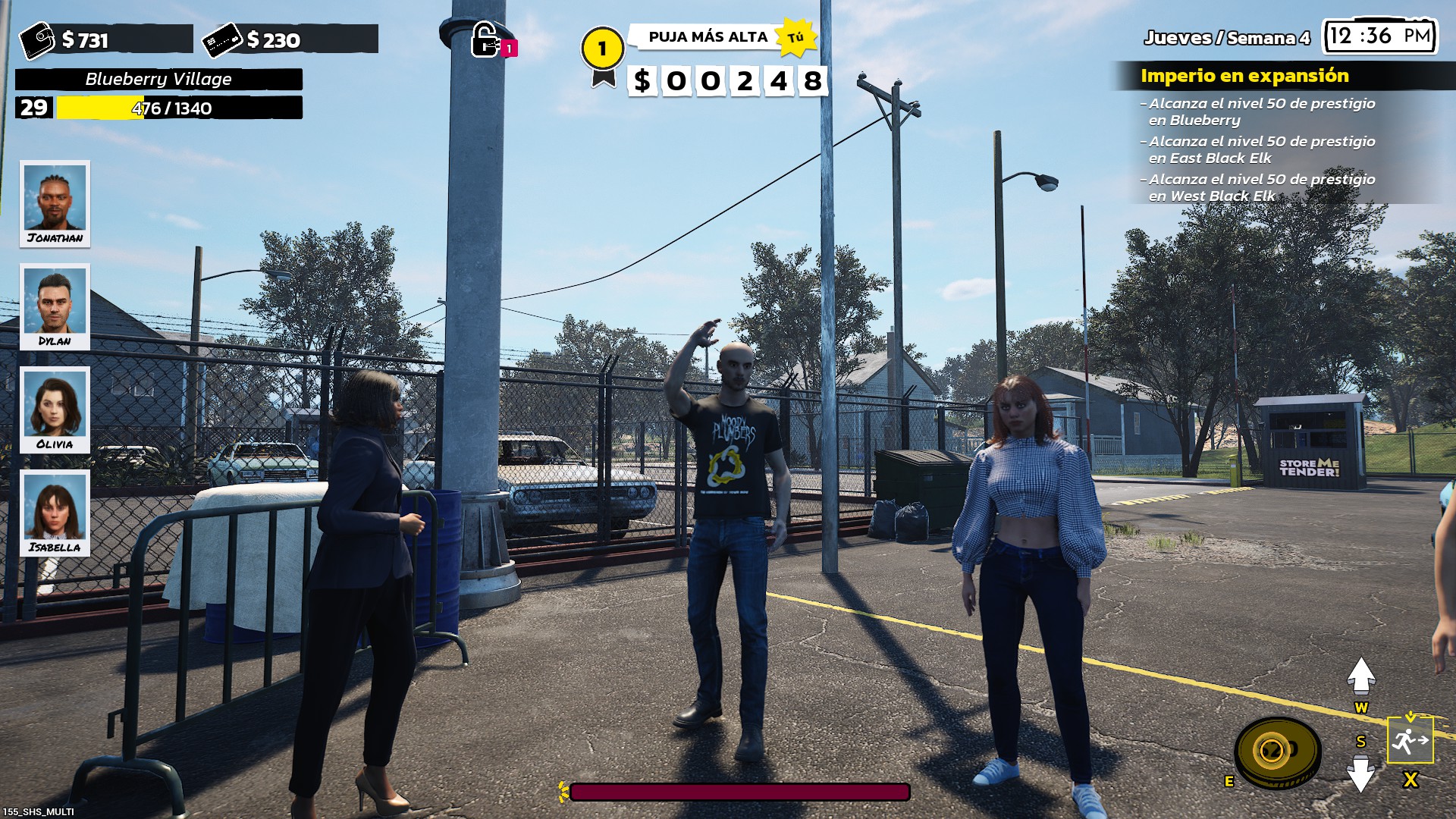The width and height of the screenshot is (1456, 819).
Task: Activate the running-exit icon to leave auction
Action: [x=1410, y=739]
